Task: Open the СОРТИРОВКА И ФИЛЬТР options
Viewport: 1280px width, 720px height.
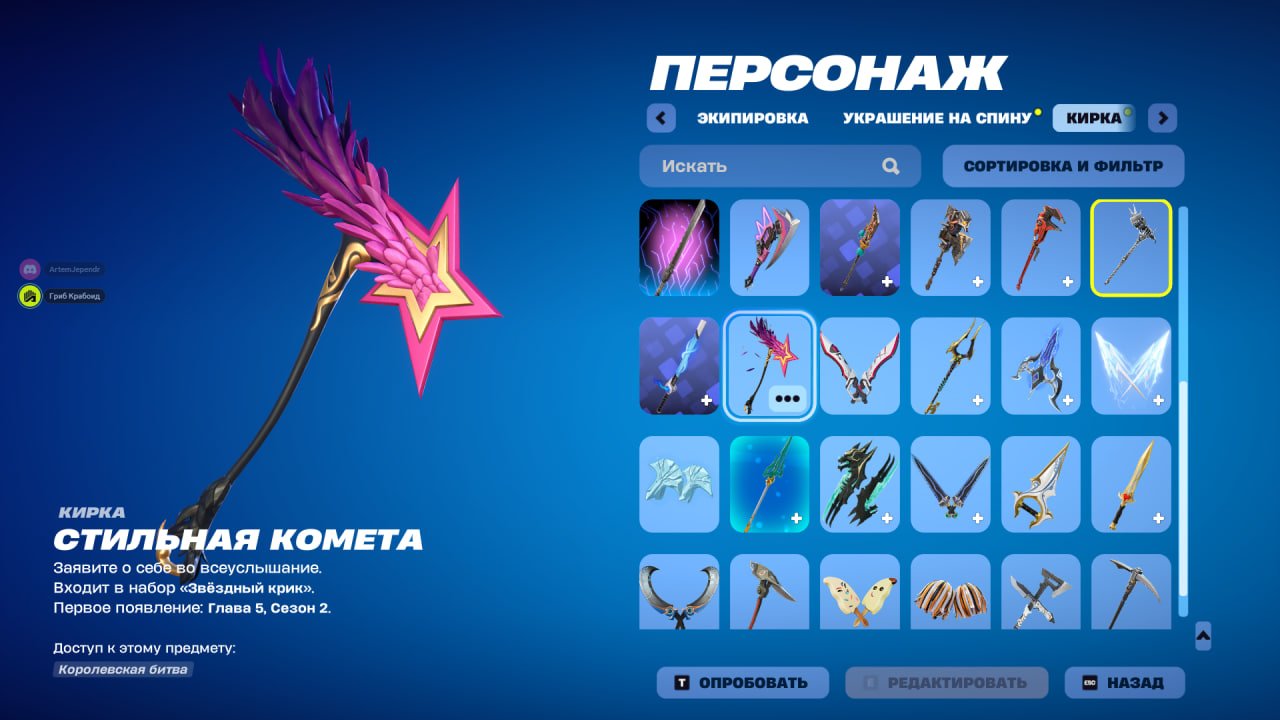Action: pos(1062,166)
